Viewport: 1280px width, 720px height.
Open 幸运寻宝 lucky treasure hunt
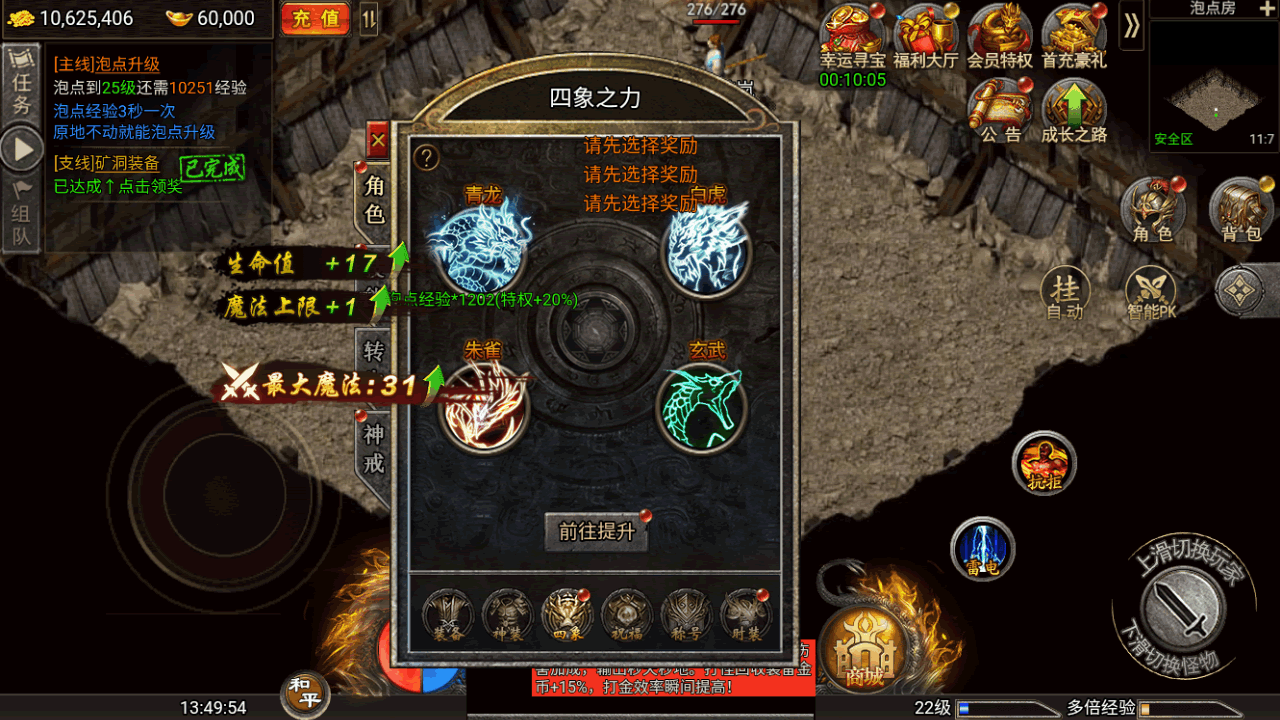(852, 38)
